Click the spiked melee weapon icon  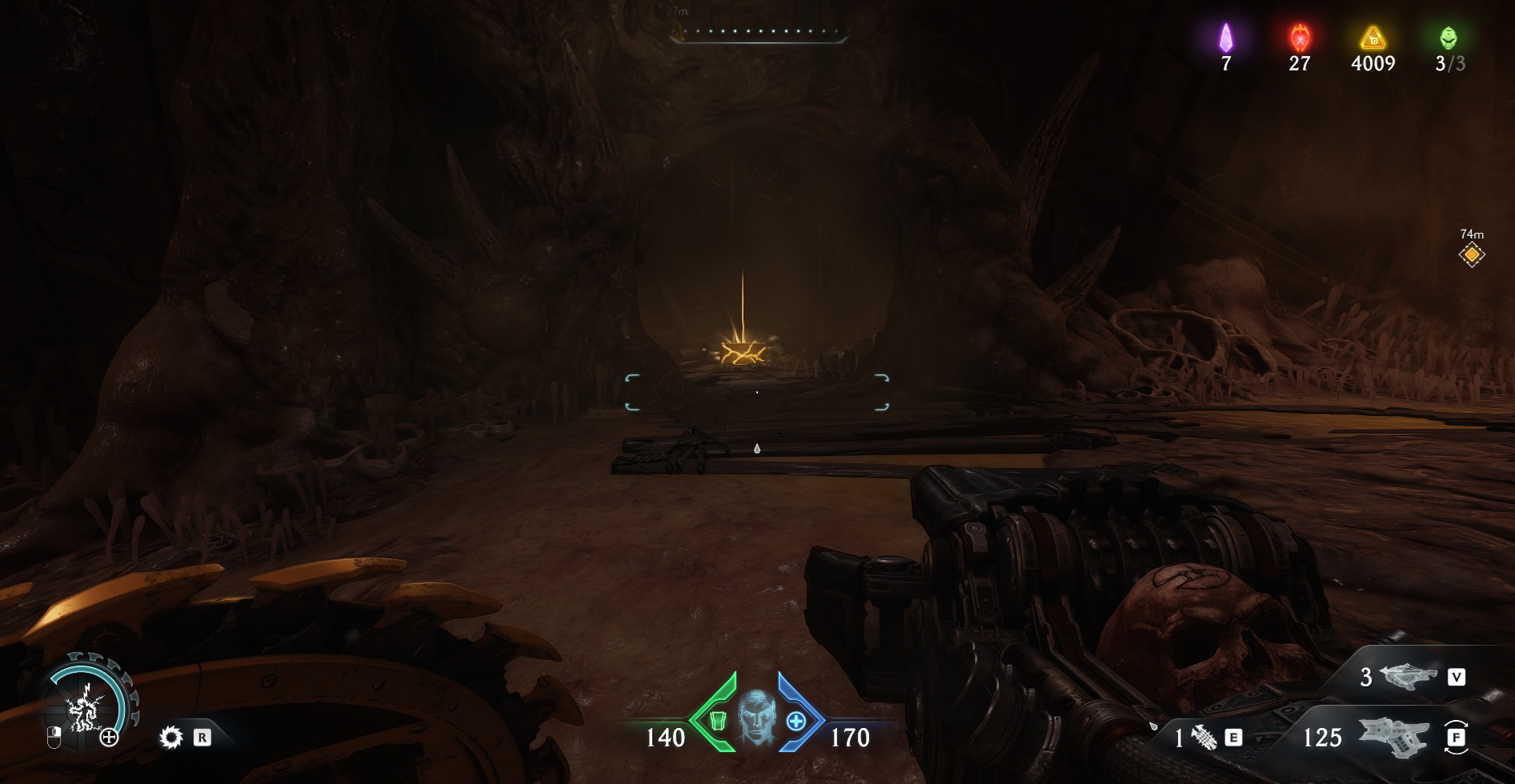pyautogui.click(x=1204, y=737)
